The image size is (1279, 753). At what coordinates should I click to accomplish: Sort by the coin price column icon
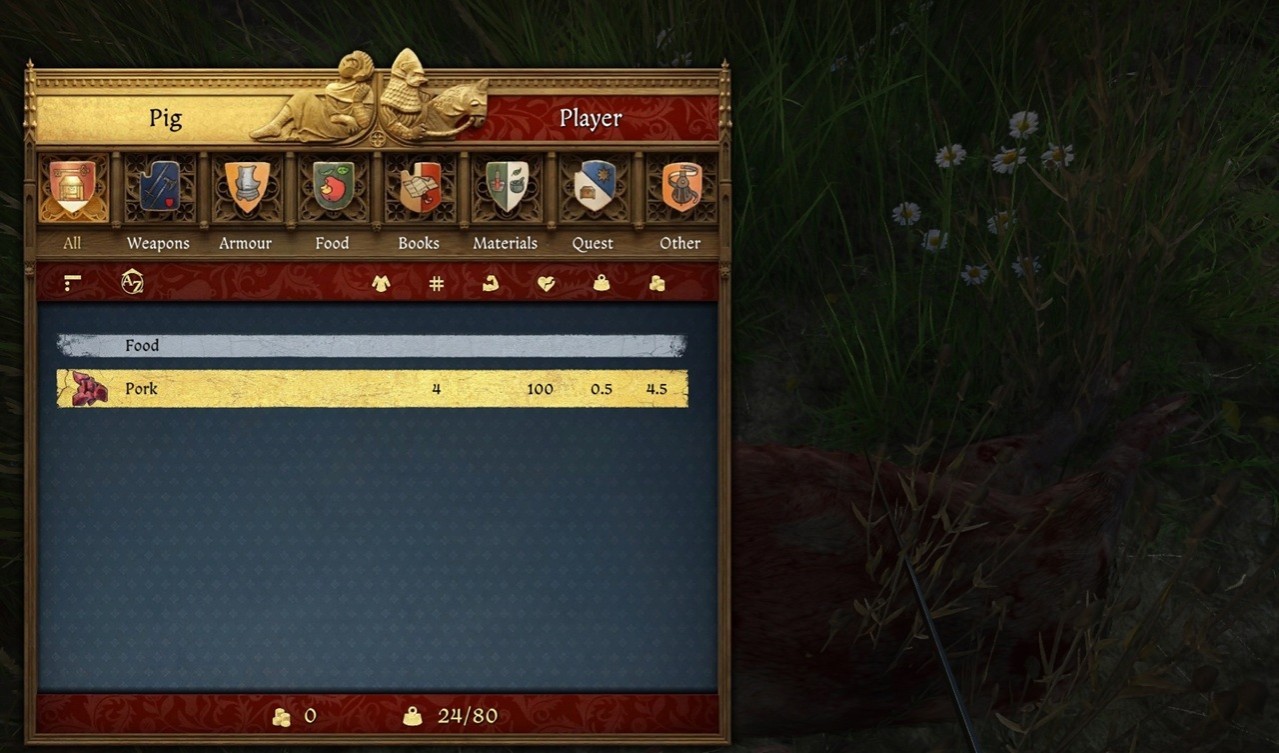pyautogui.click(x=656, y=284)
